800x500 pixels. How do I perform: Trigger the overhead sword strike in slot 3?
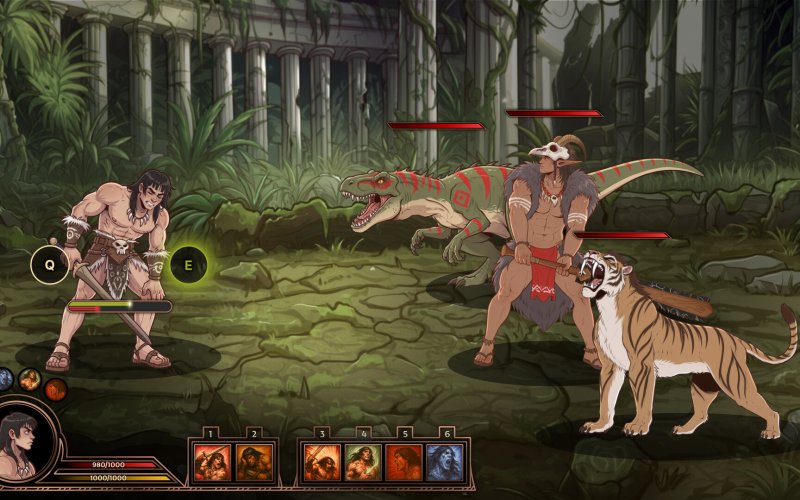322,463
